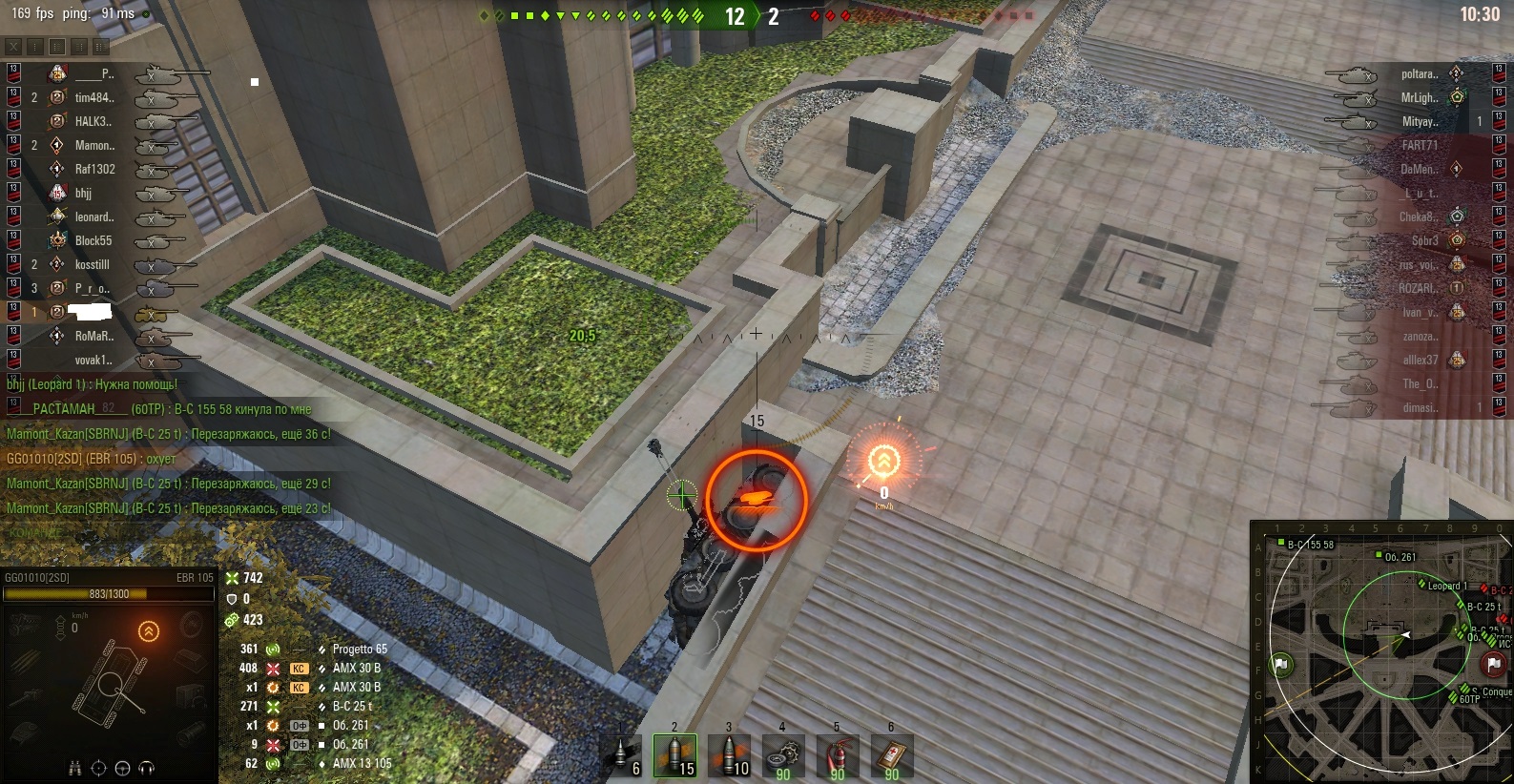Switch to the shell slot with 10 rounds
1514x784 pixels.
[730, 755]
